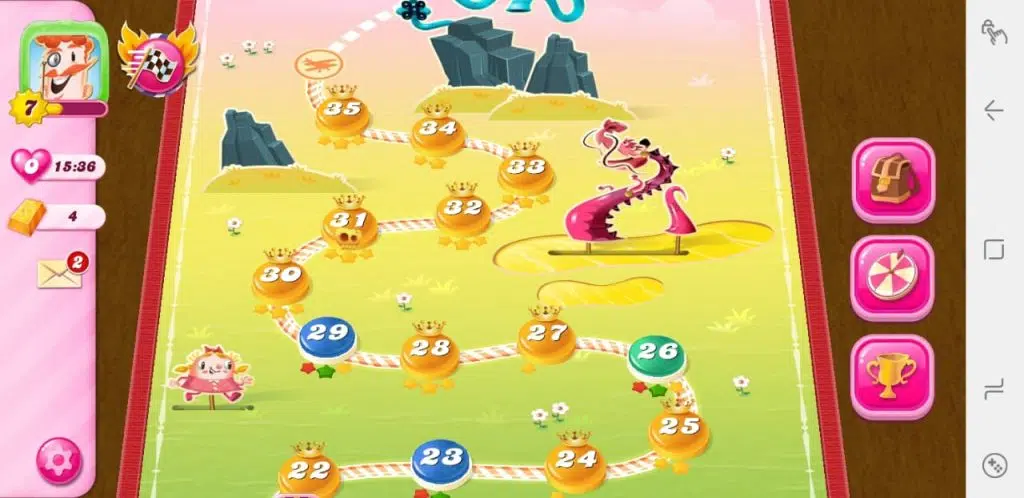Tap the Android recent apps square
The height and width of the screenshot is (498, 1024).
point(994,249)
